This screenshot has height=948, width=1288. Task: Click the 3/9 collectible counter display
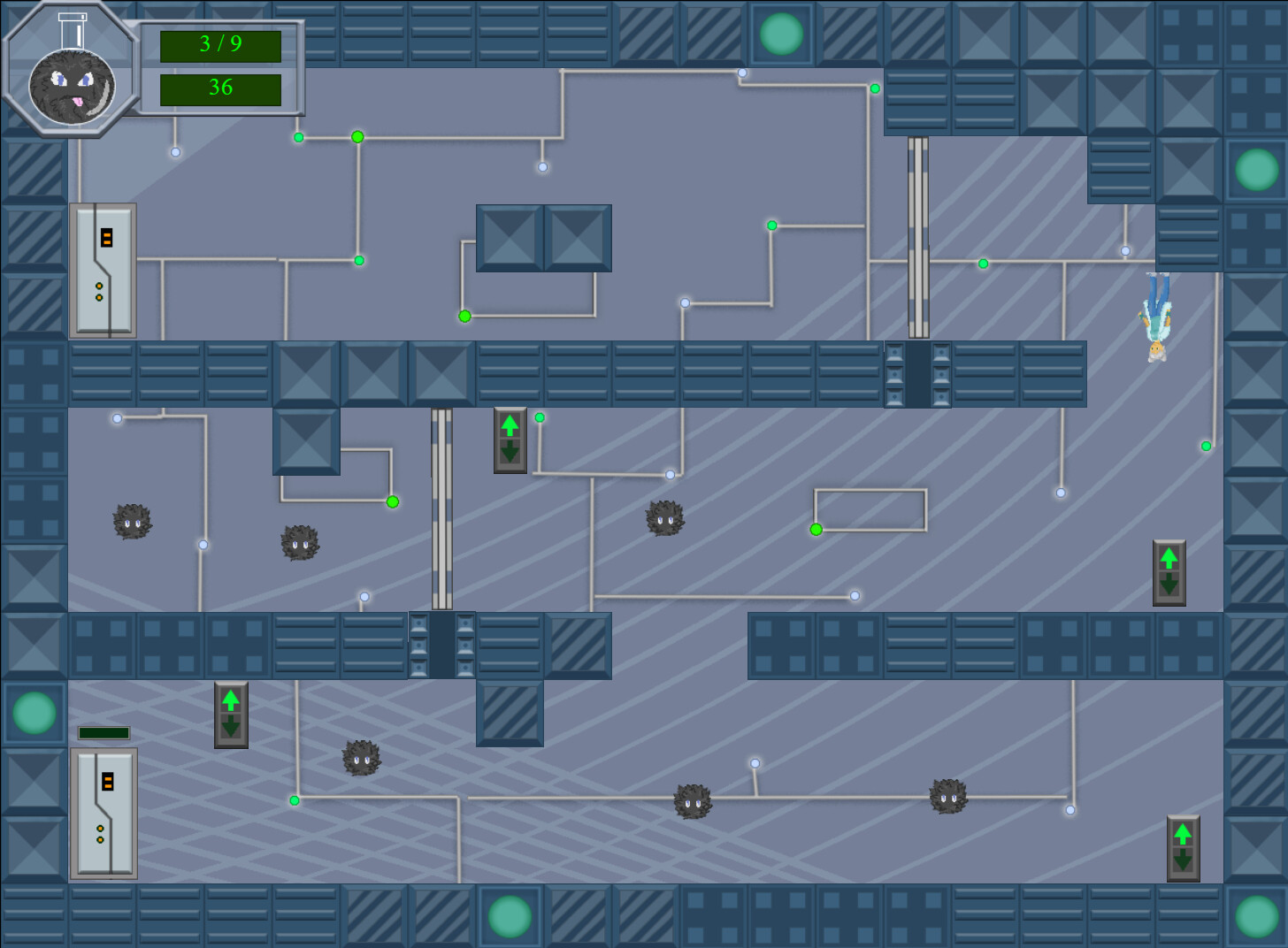pyautogui.click(x=219, y=45)
